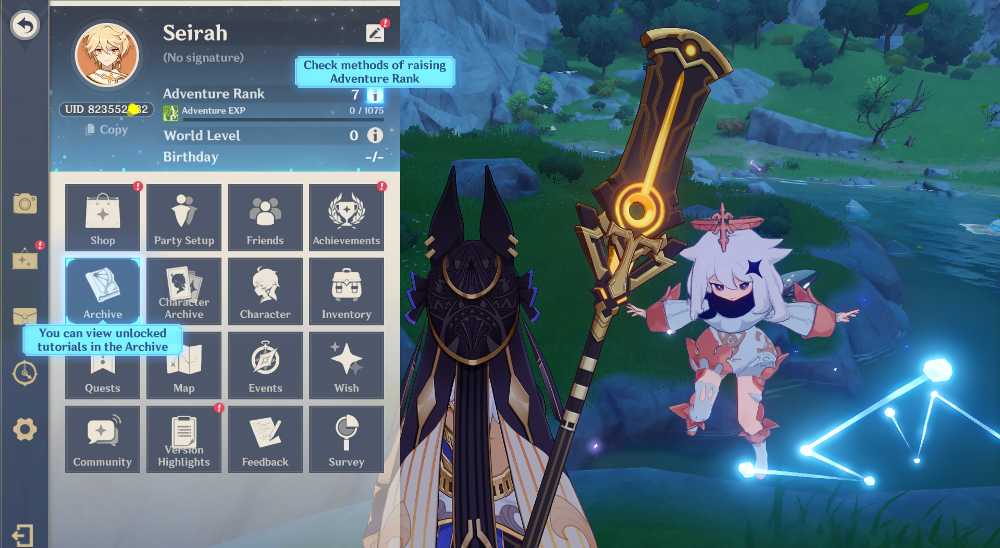The width and height of the screenshot is (1000, 548).
Task: Open the Feedback form
Action: 265,439
